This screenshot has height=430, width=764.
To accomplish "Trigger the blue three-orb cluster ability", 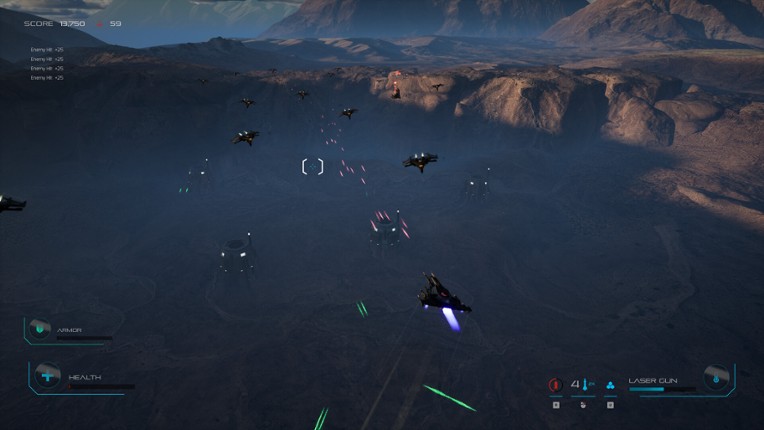I will pos(610,384).
